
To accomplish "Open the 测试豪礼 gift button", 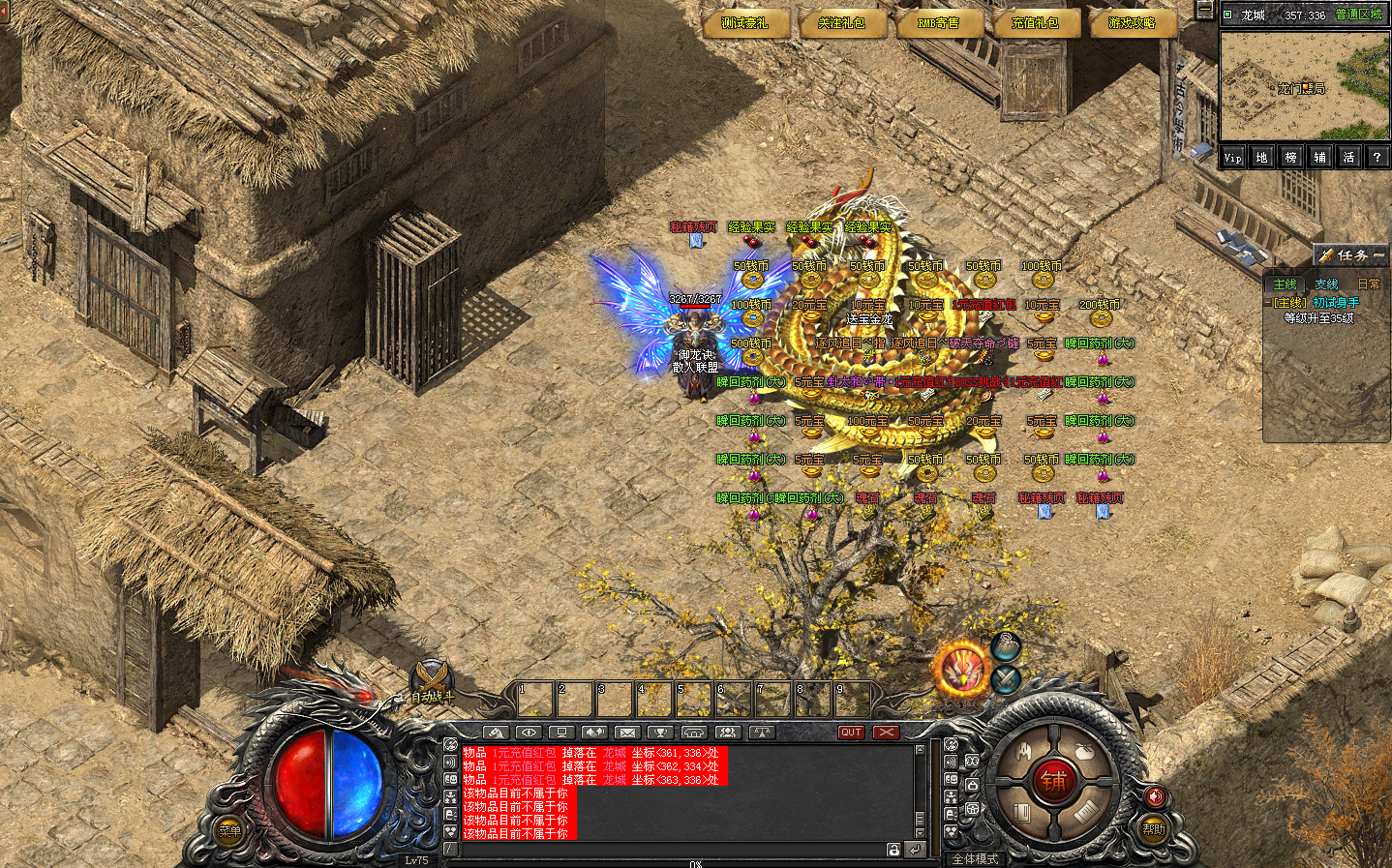I will [744, 23].
